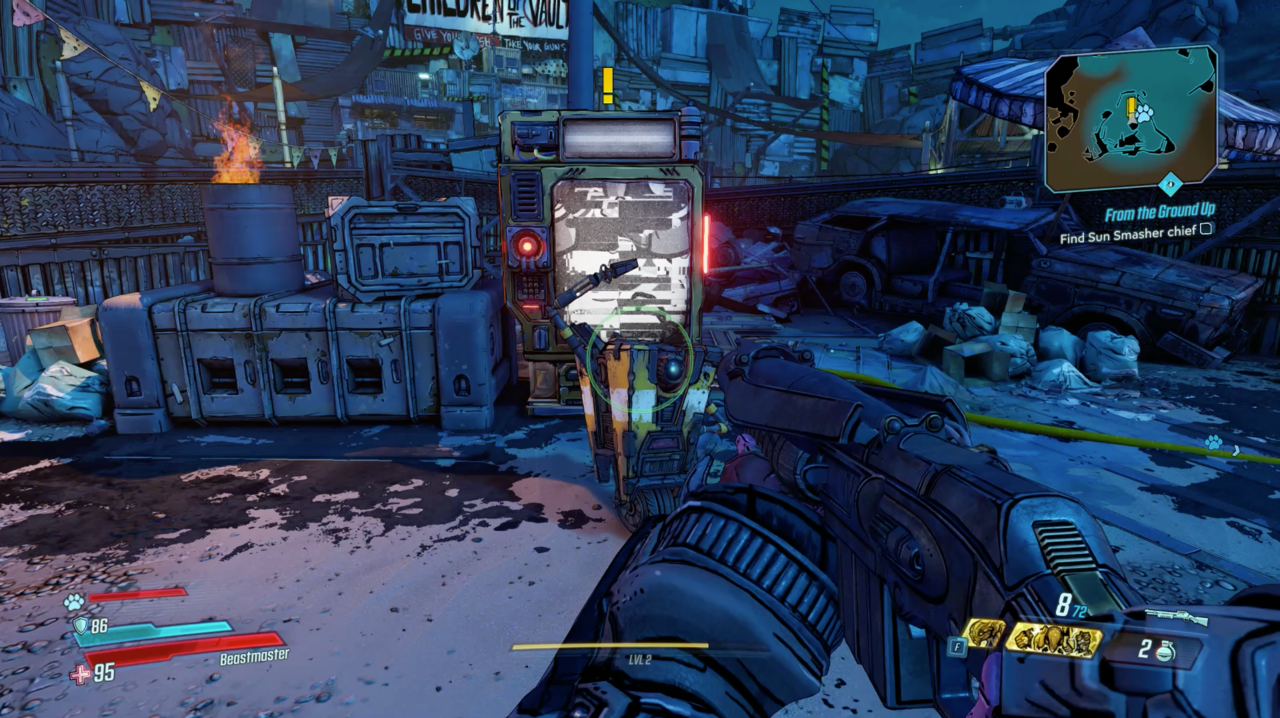1280x718 pixels.
Task: Select the grenade icon
Action: [x=1164, y=651]
